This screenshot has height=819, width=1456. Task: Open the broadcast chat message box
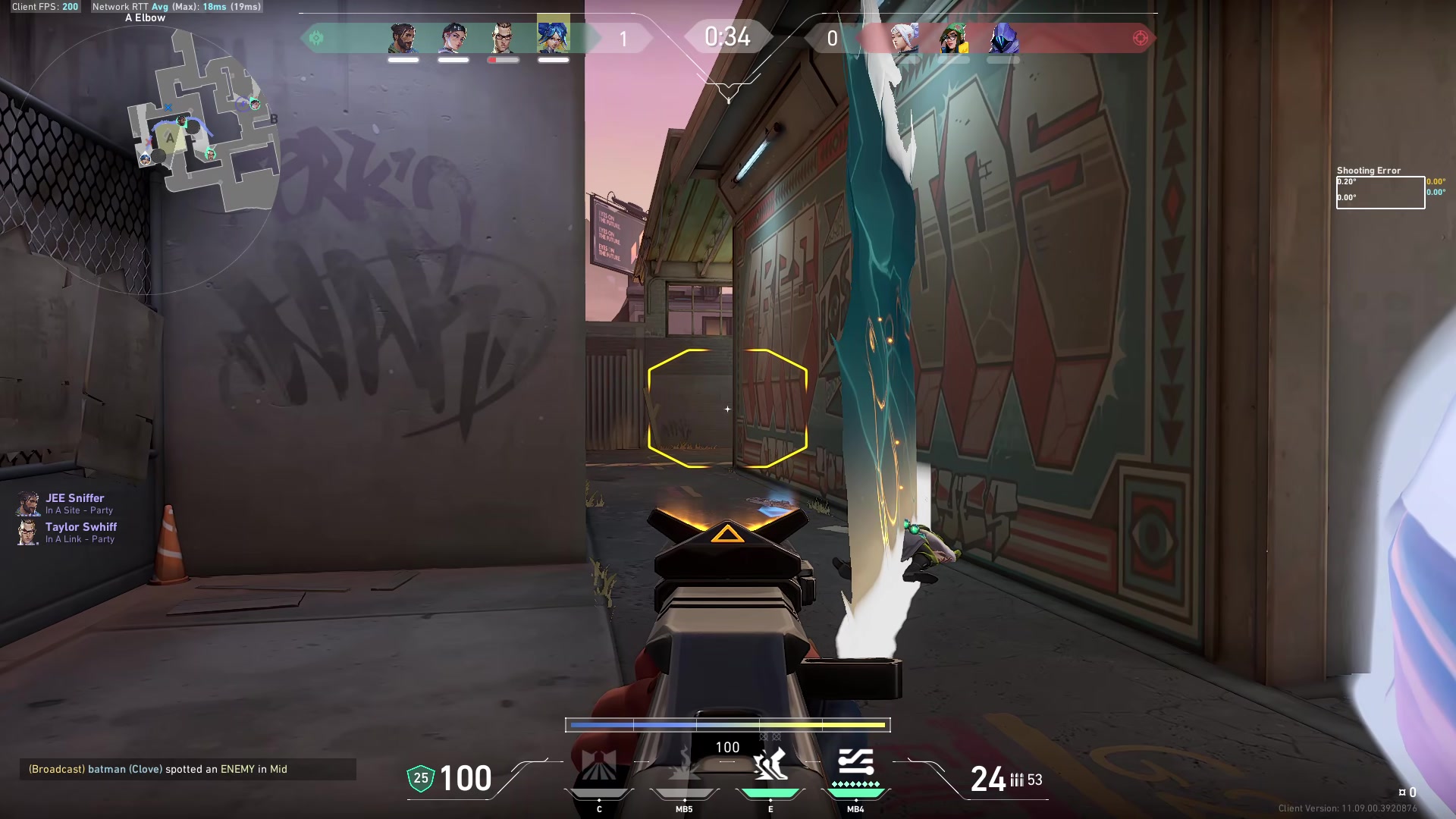tap(187, 769)
